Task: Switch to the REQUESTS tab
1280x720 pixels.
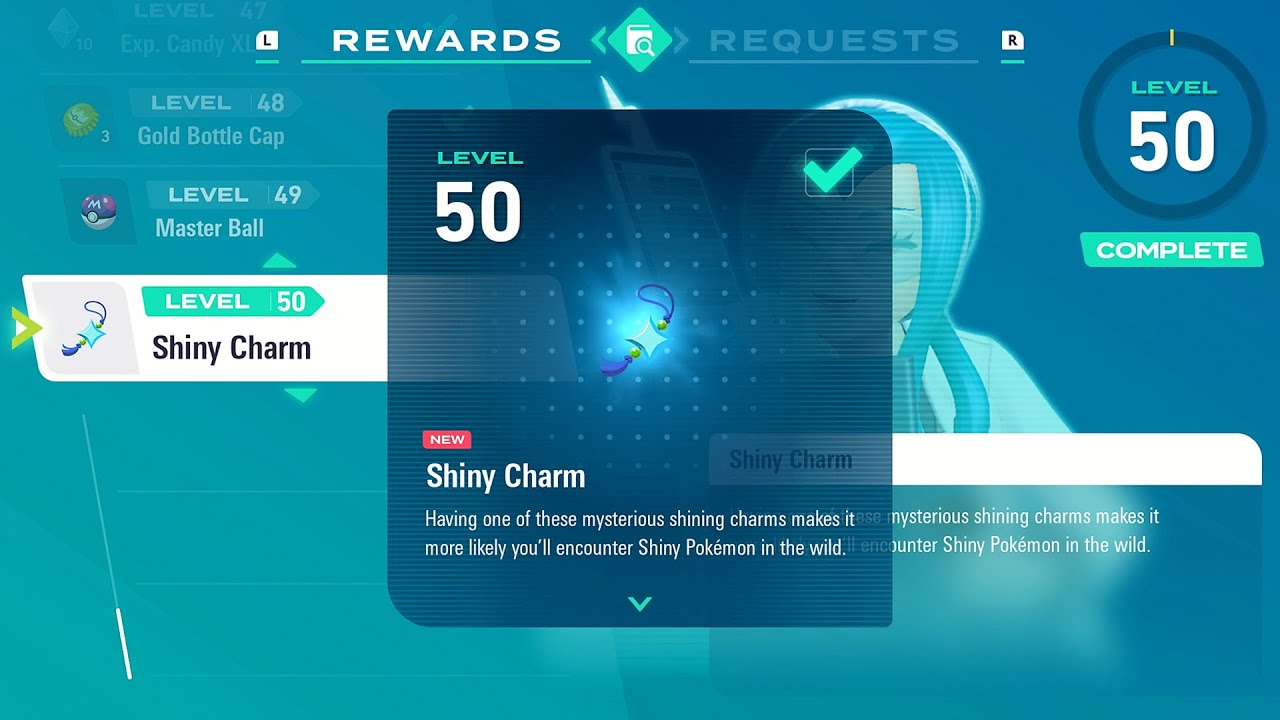Action: tap(833, 38)
